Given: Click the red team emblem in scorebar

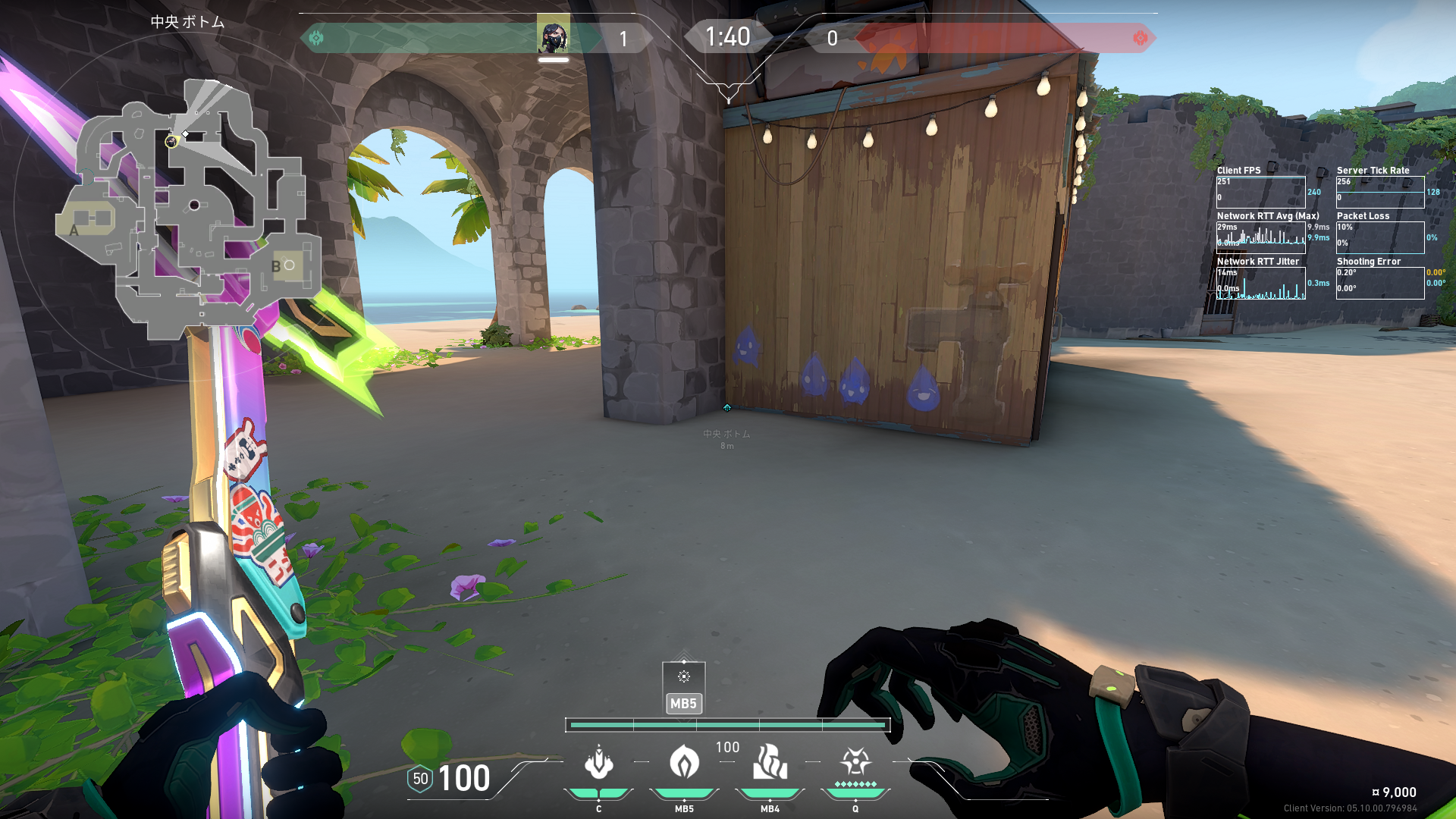Looking at the screenshot, I should (x=1140, y=38).
